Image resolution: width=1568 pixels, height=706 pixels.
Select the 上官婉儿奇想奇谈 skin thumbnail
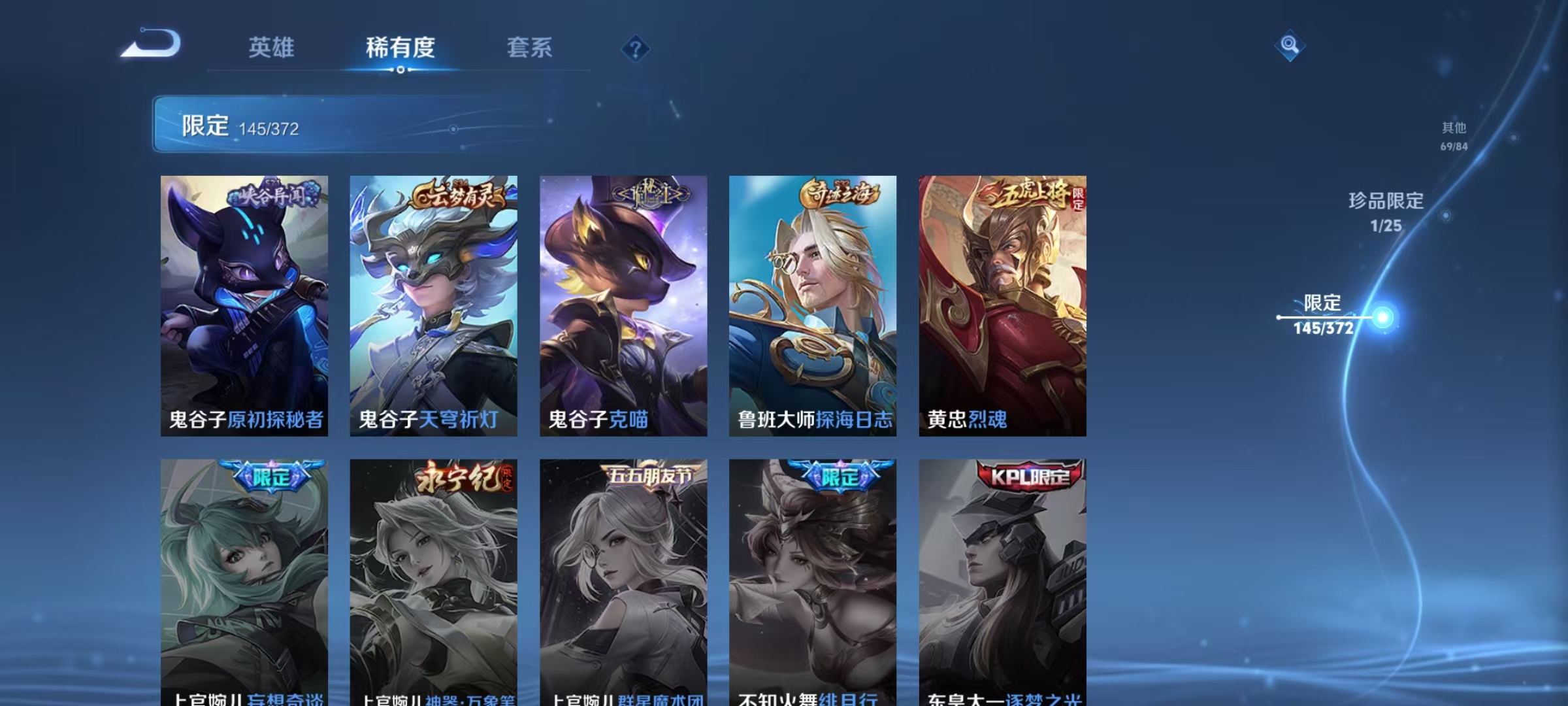[x=244, y=575]
